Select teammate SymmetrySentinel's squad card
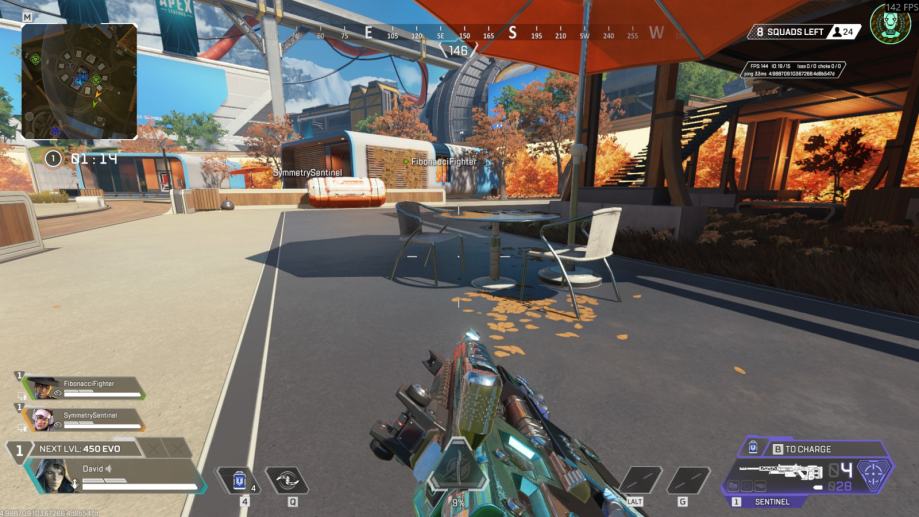Image resolution: width=919 pixels, height=517 pixels. [x=78, y=418]
